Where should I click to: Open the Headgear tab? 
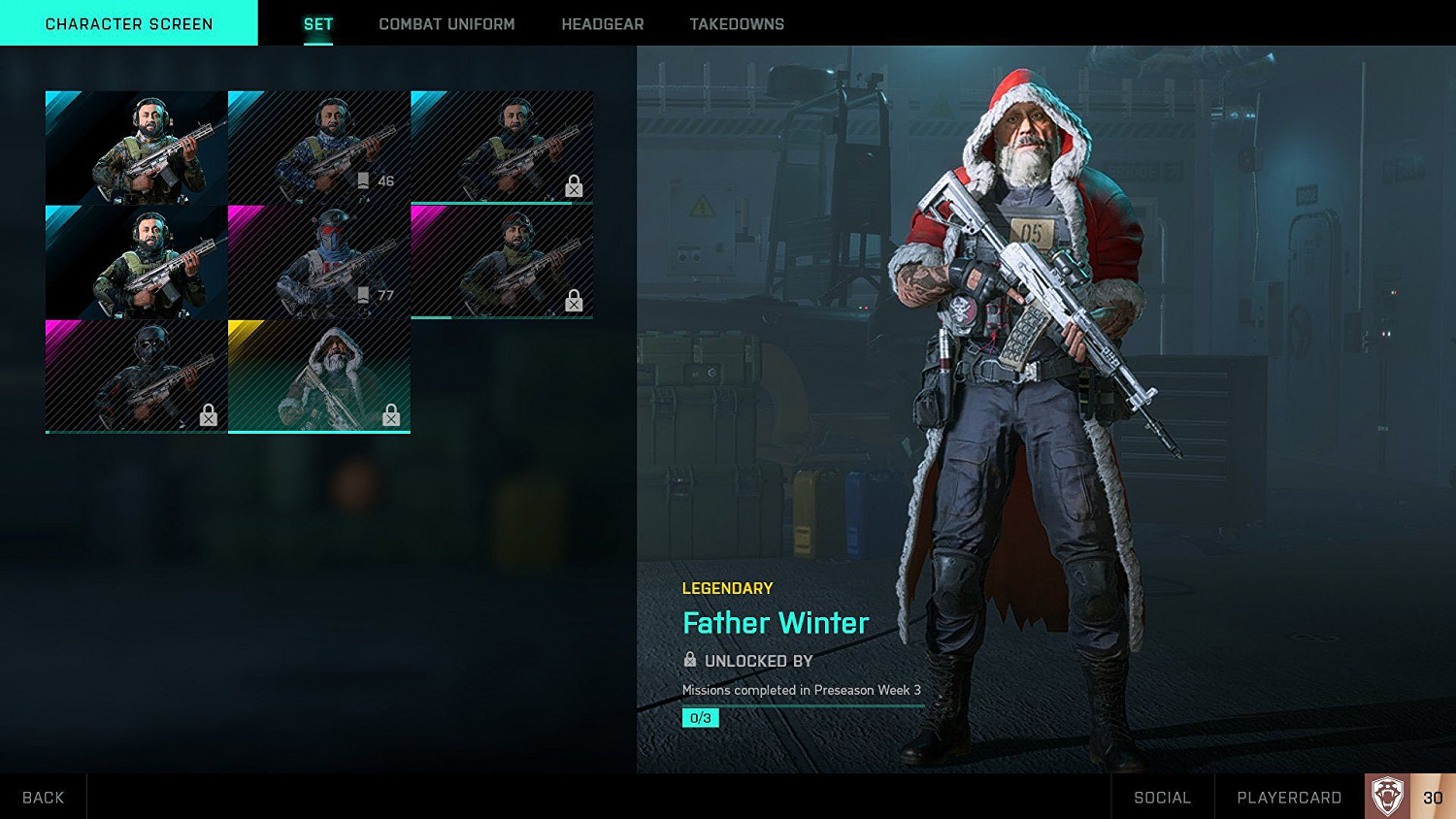click(602, 24)
